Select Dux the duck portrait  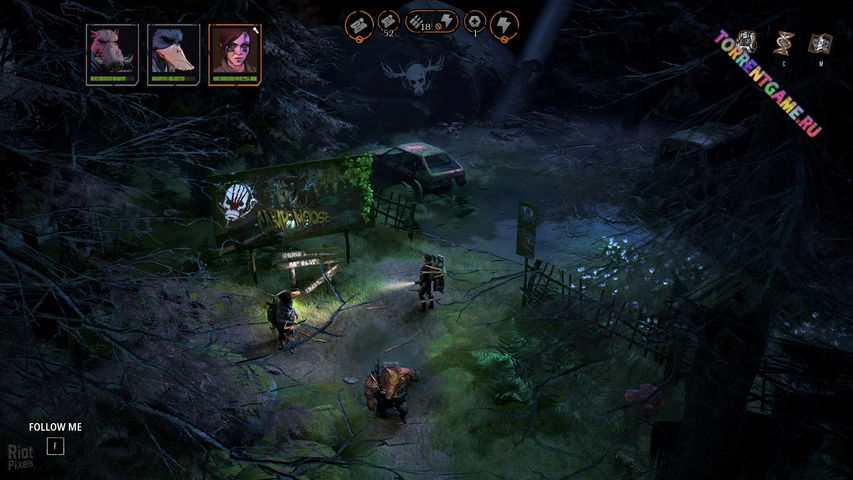tap(173, 54)
